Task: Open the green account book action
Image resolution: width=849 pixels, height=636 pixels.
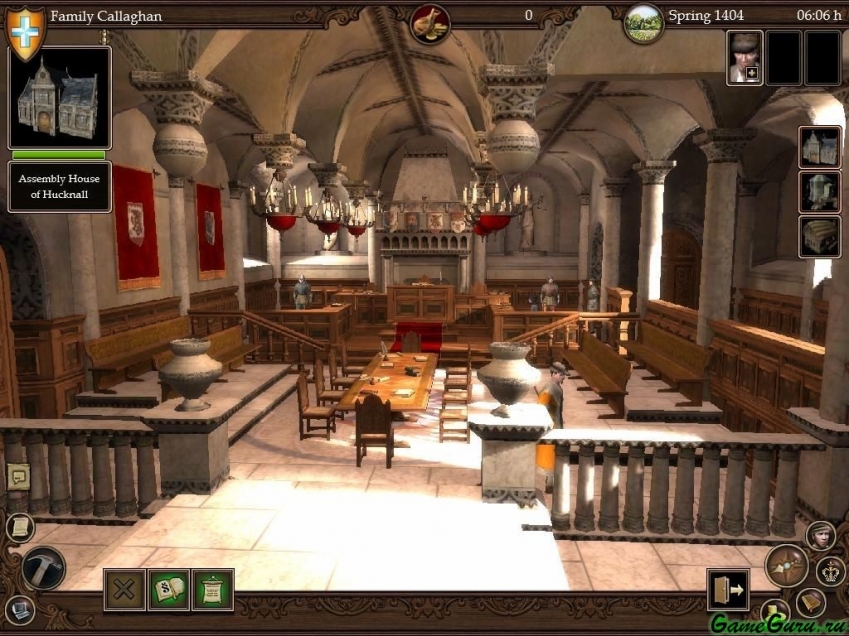Action: pyautogui.click(x=169, y=589)
